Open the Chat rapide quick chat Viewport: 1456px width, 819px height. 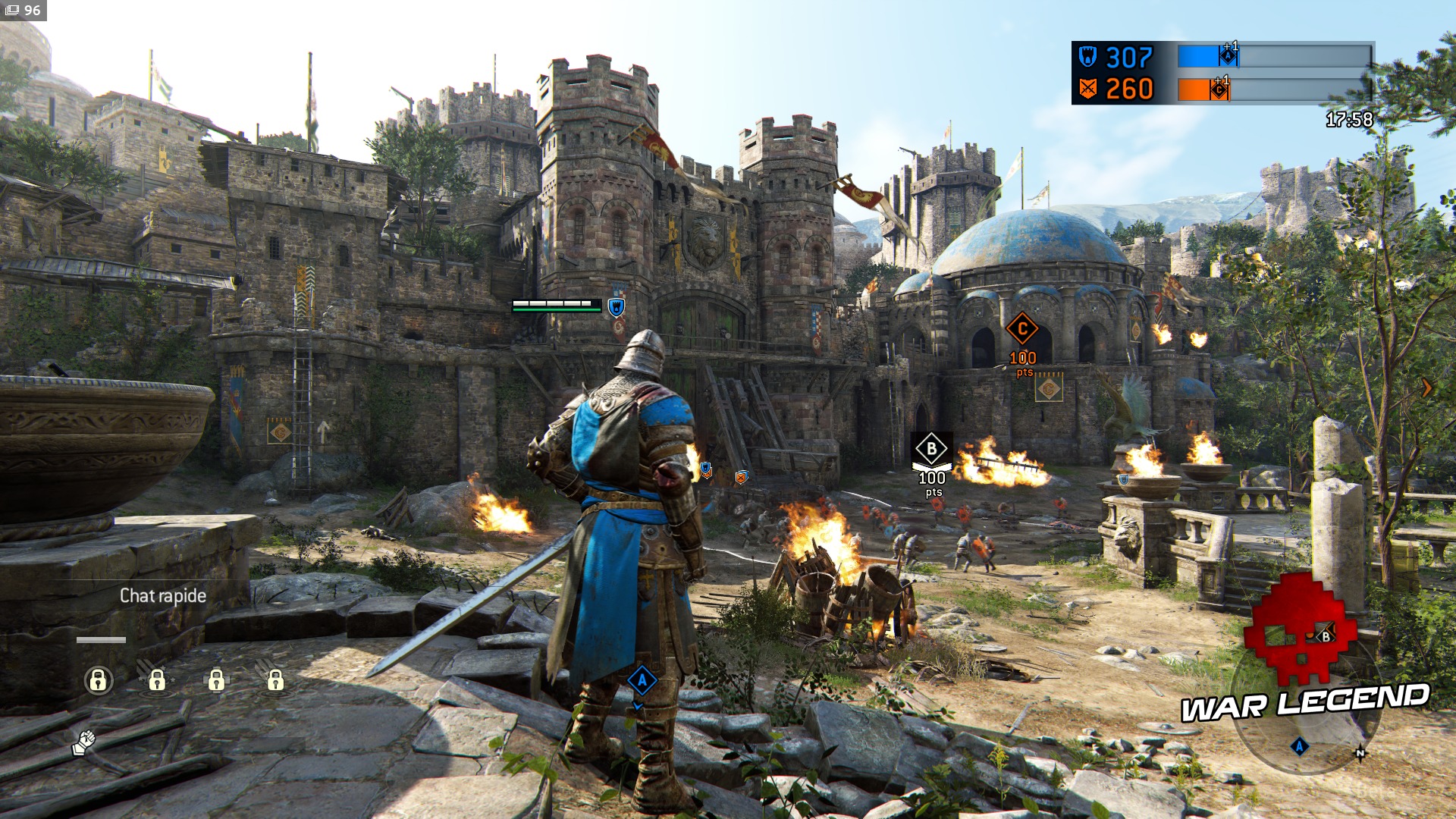pos(163,596)
